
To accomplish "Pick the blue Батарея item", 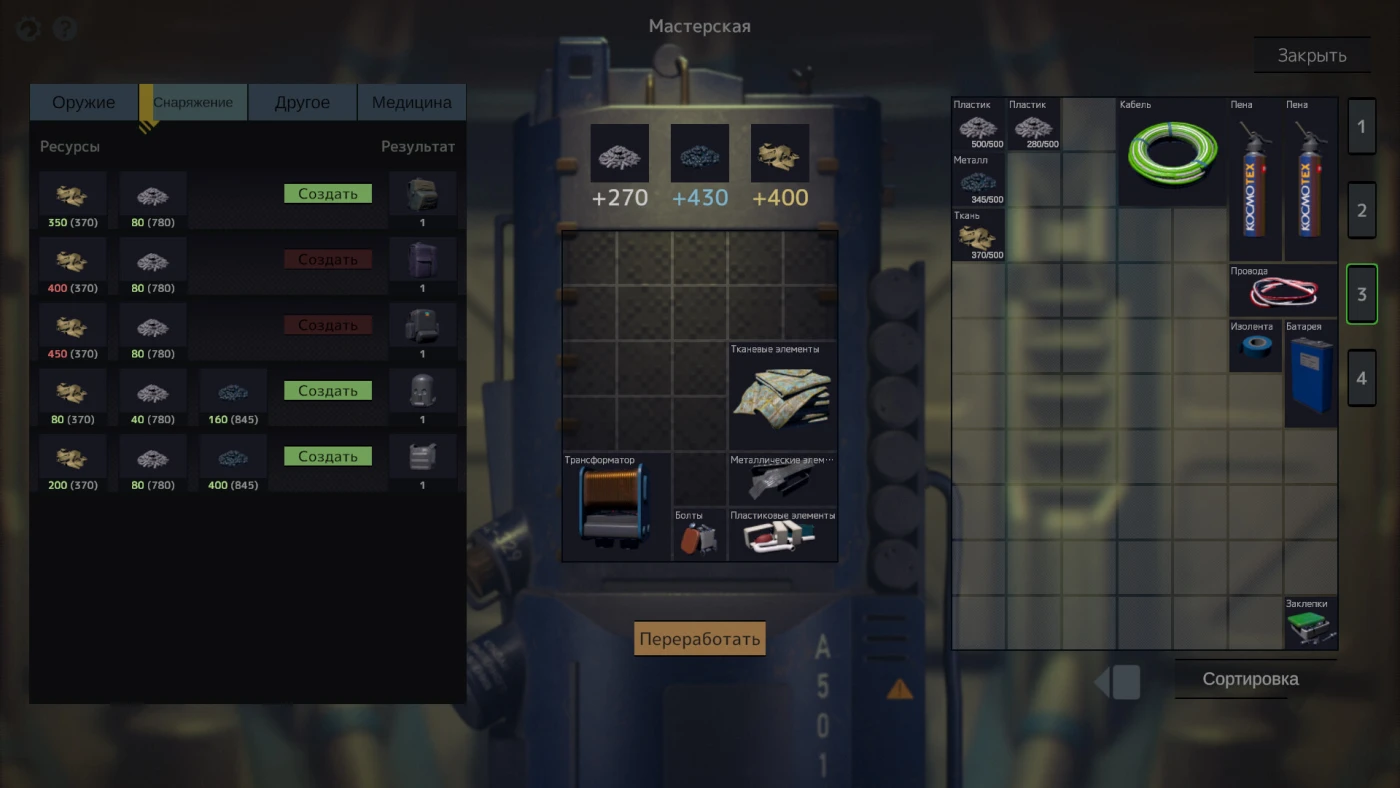I will pyautogui.click(x=1310, y=375).
